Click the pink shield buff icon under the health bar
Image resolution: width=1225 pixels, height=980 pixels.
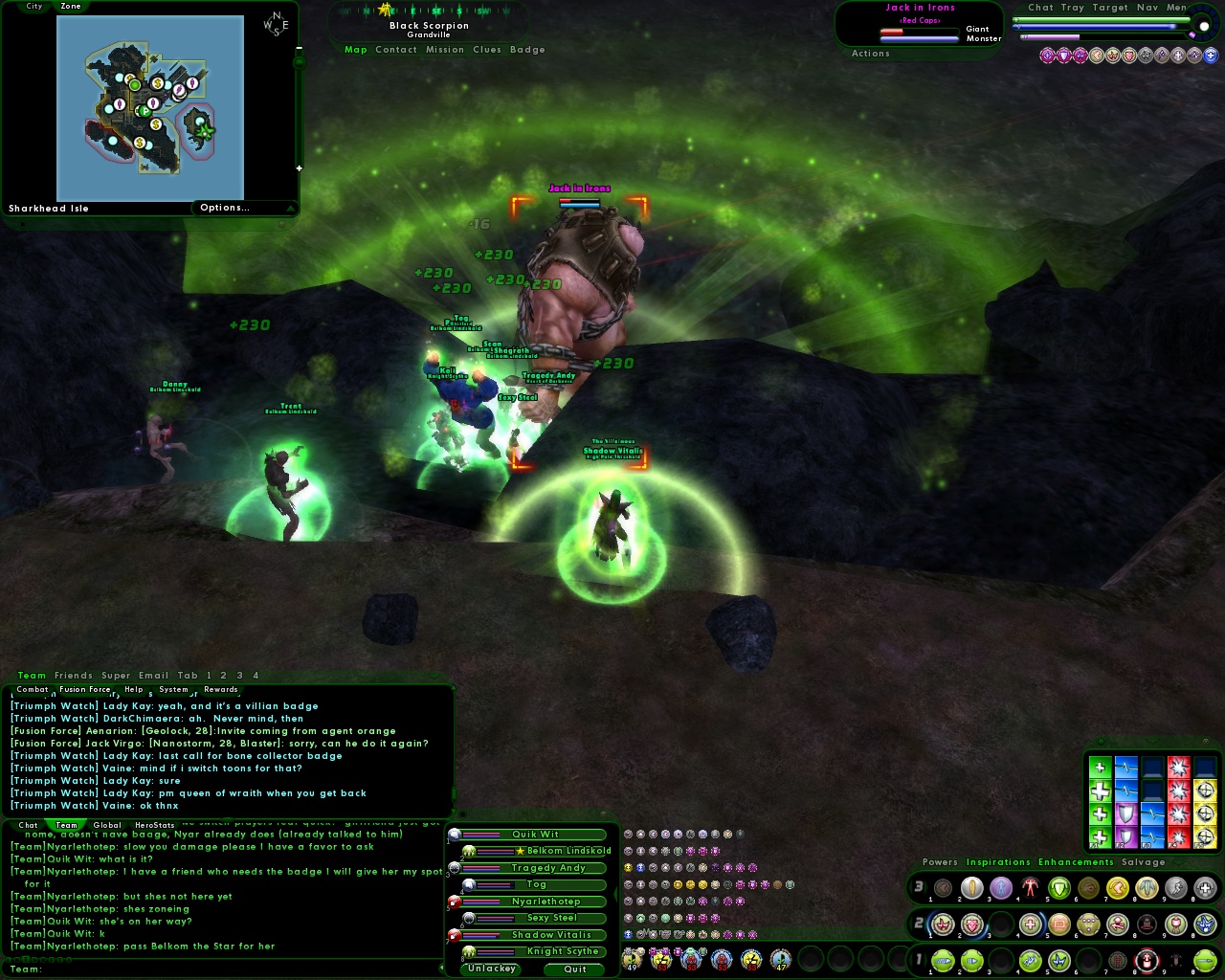[1065, 56]
